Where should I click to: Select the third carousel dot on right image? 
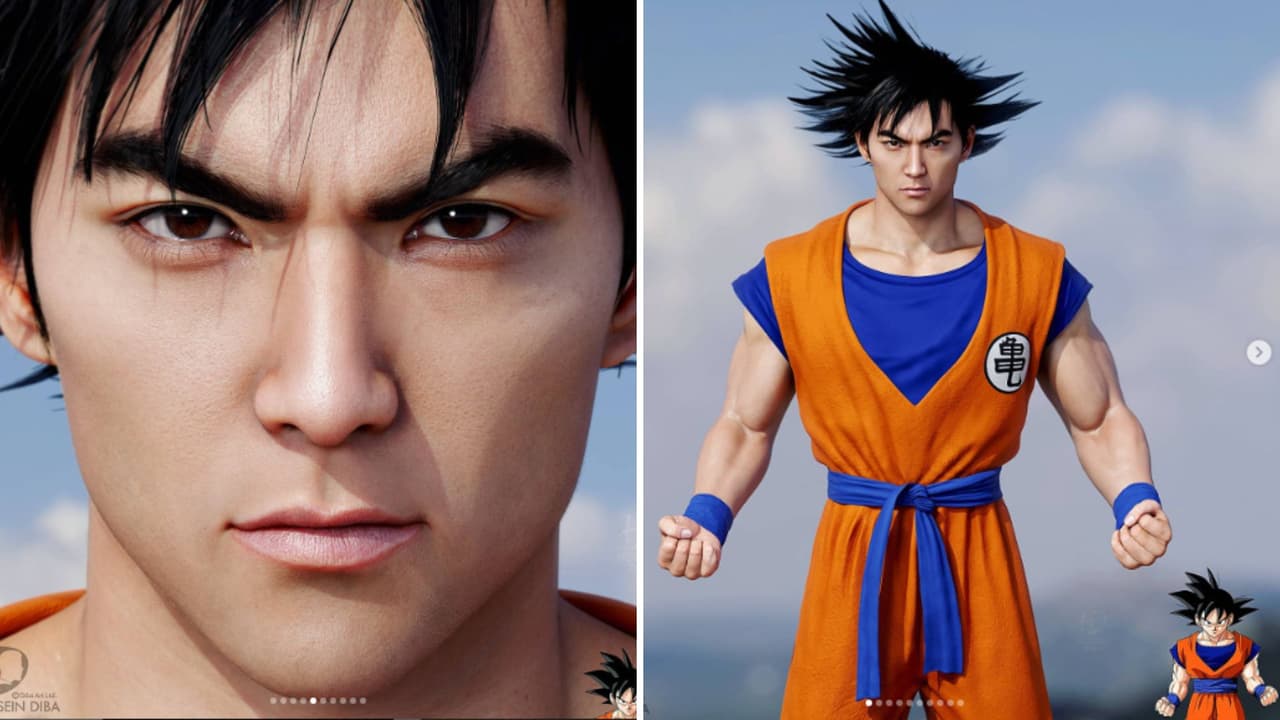point(889,702)
